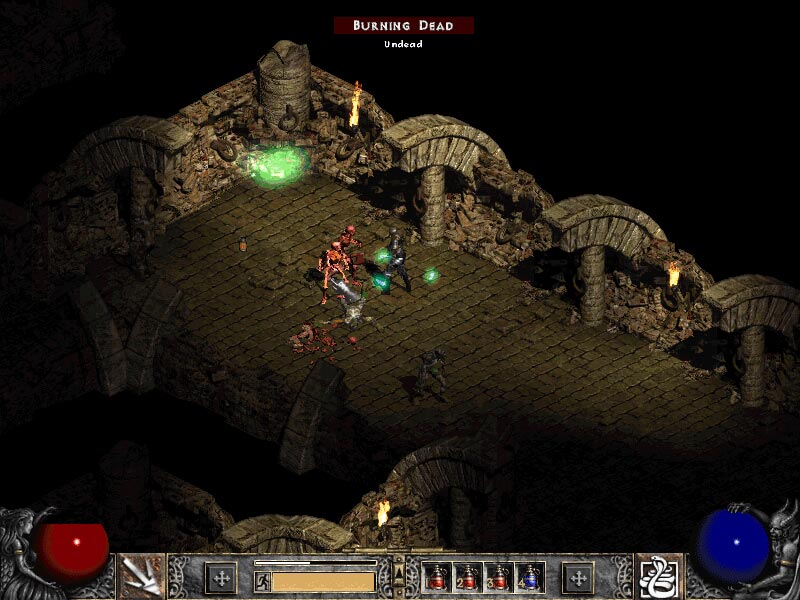Click the skill points cross button near the snake skill
800x600 pixels.
pyautogui.click(x=578, y=577)
